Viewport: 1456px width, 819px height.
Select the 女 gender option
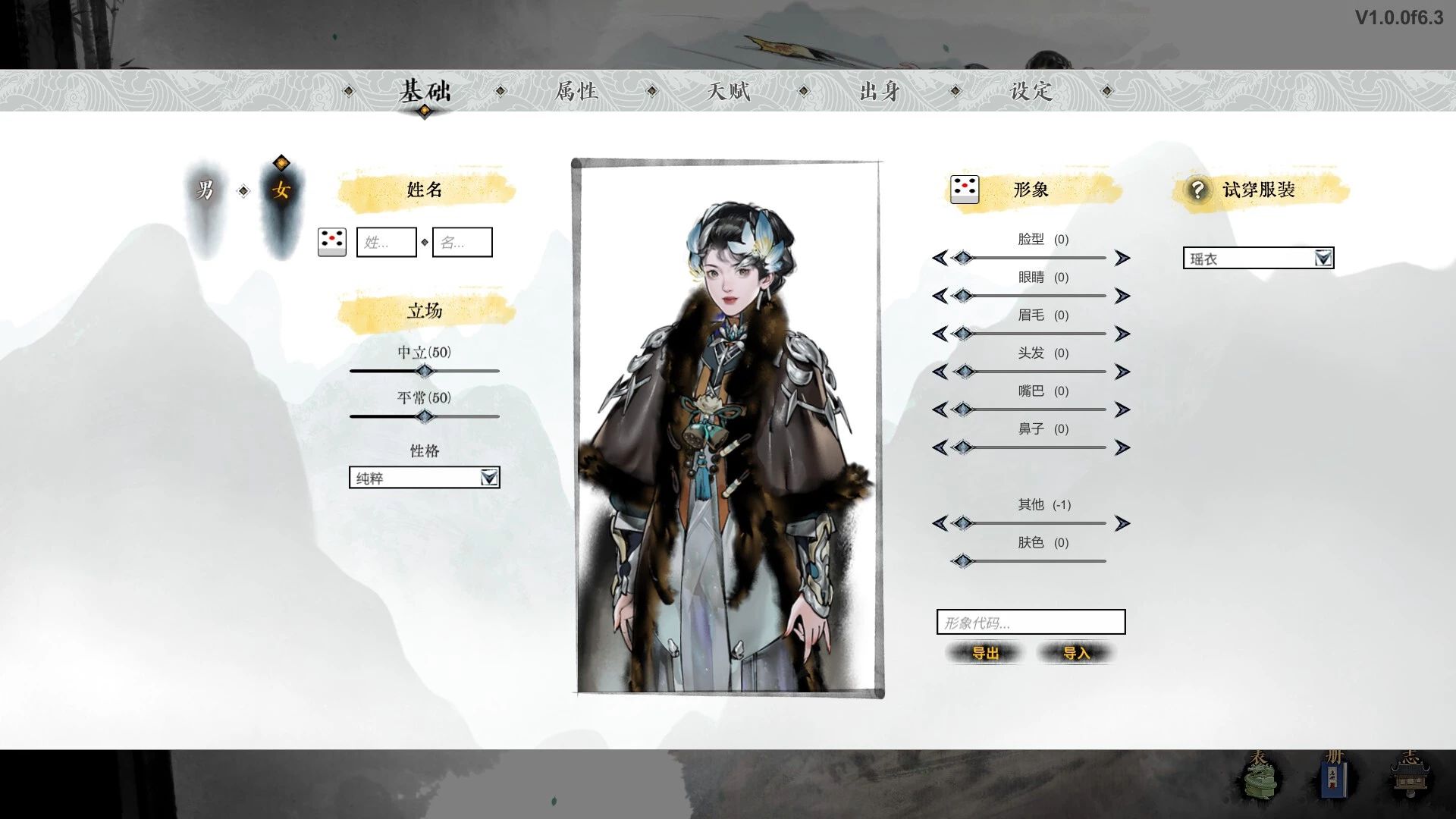pos(279,192)
